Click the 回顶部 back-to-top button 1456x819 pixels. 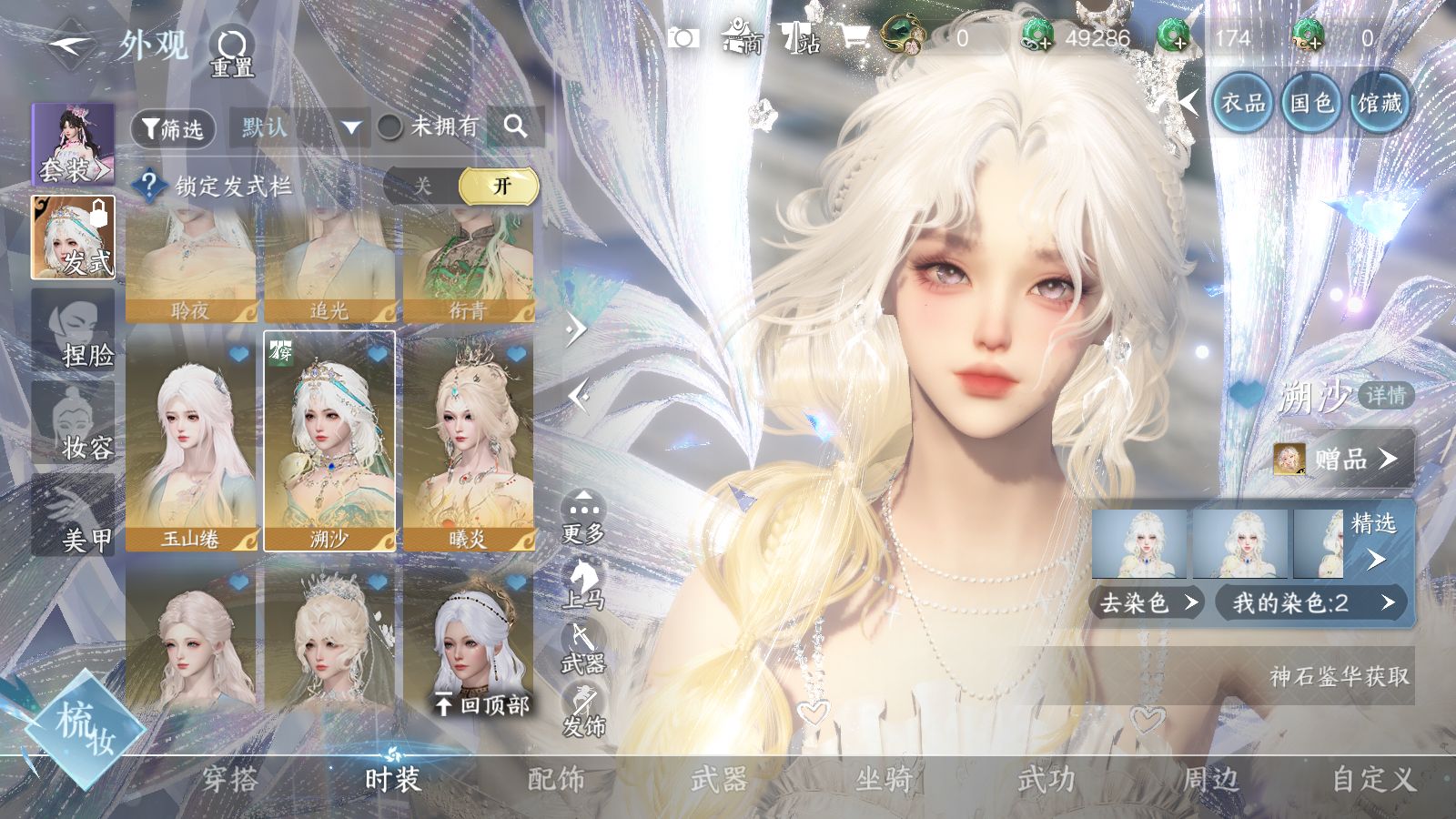pyautogui.click(x=482, y=703)
